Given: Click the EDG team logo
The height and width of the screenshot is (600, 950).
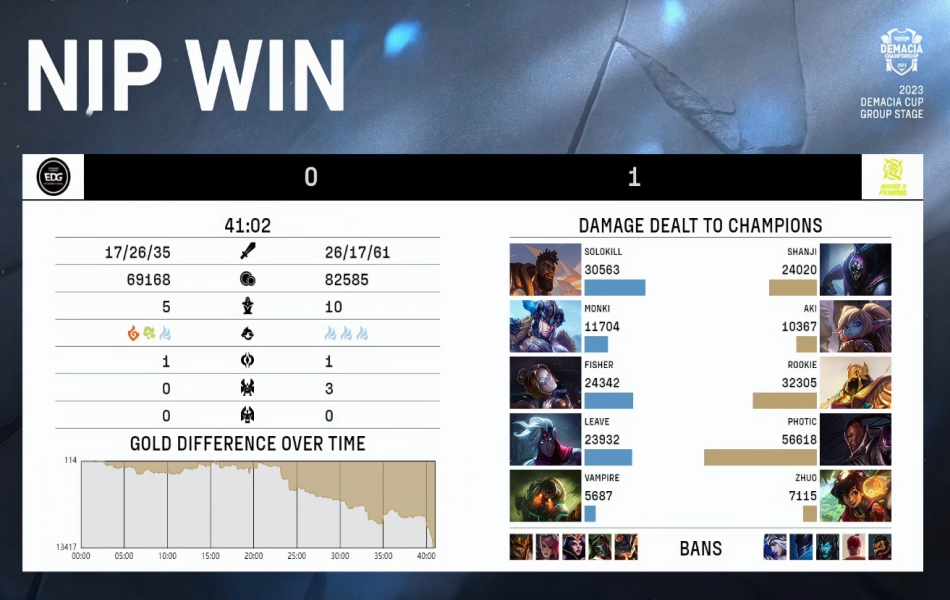Looking at the screenshot, I should pos(53,177).
